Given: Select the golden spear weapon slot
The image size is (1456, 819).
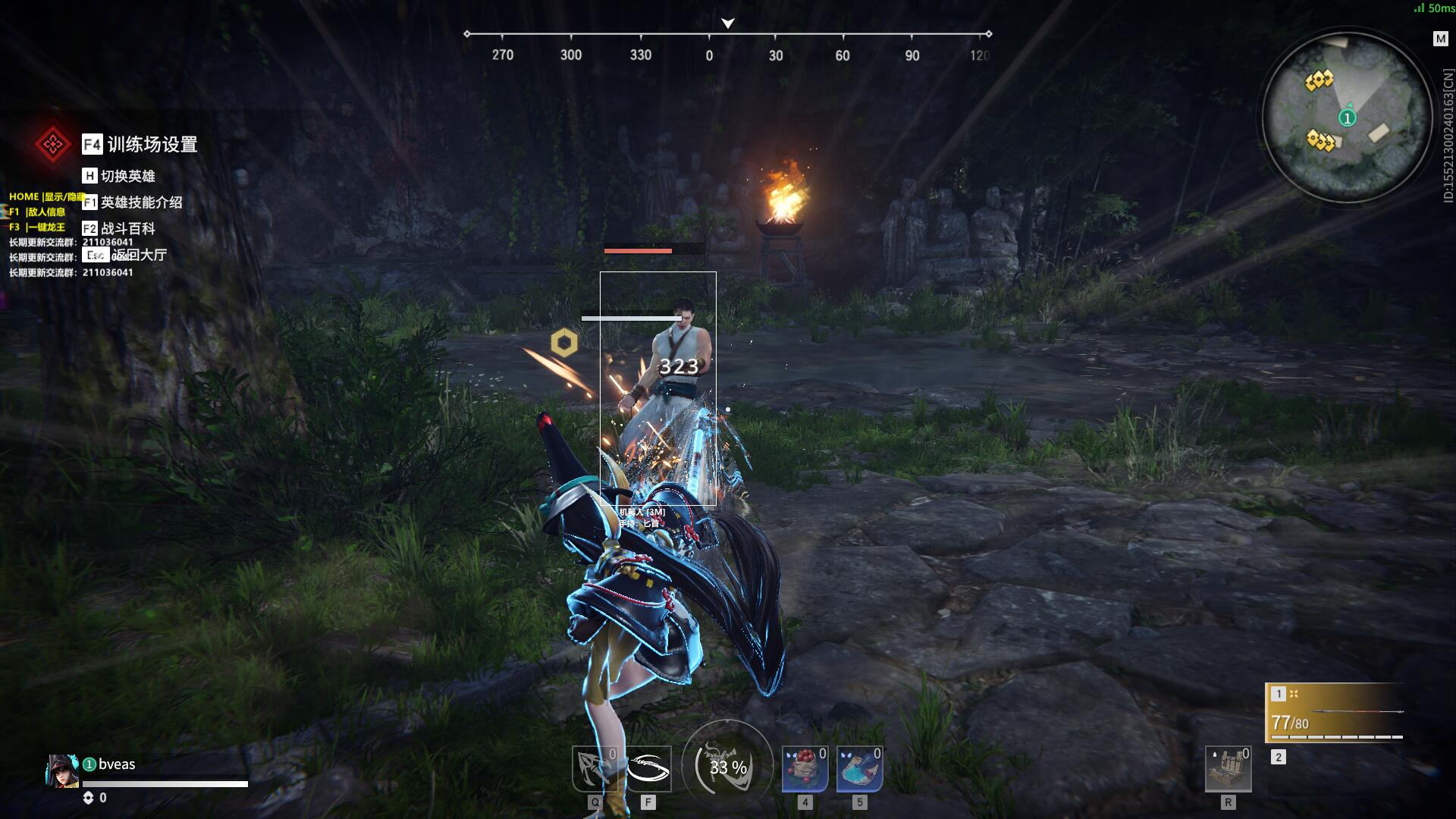Looking at the screenshot, I should click(x=1336, y=713).
